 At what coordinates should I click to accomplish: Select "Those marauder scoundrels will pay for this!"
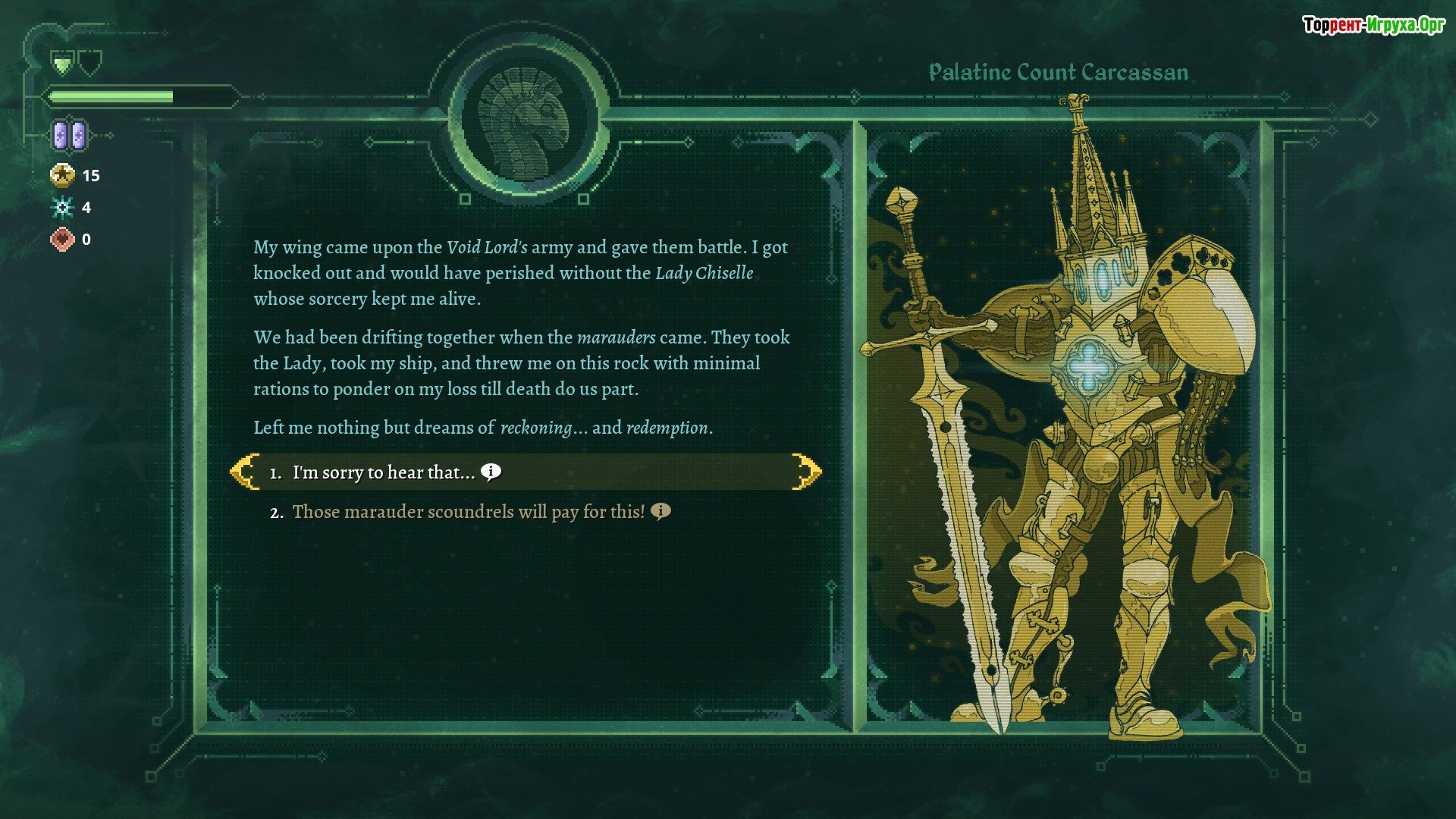tap(468, 512)
